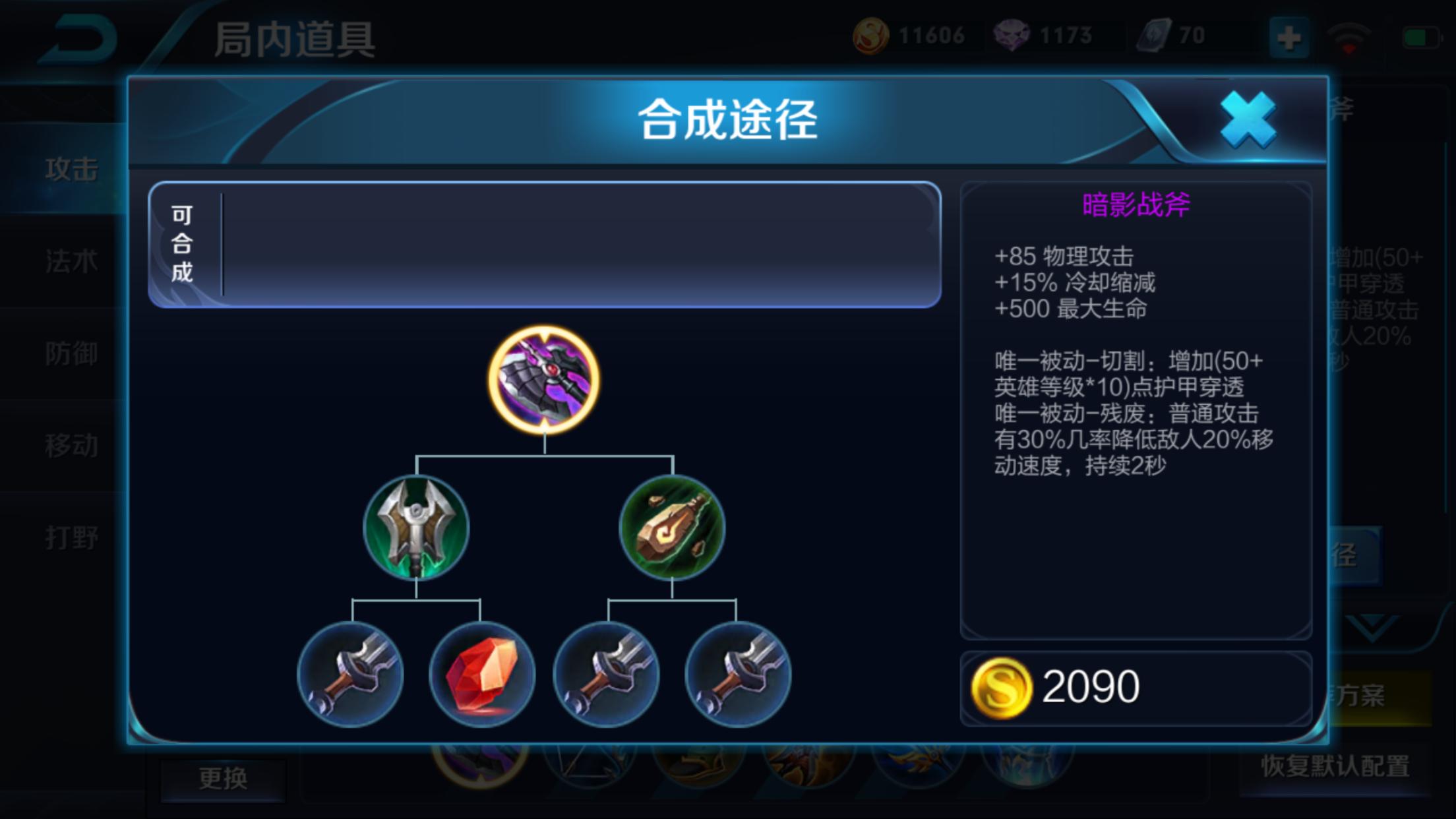
Task: Click the axe component icon on left branch
Action: tap(415, 526)
